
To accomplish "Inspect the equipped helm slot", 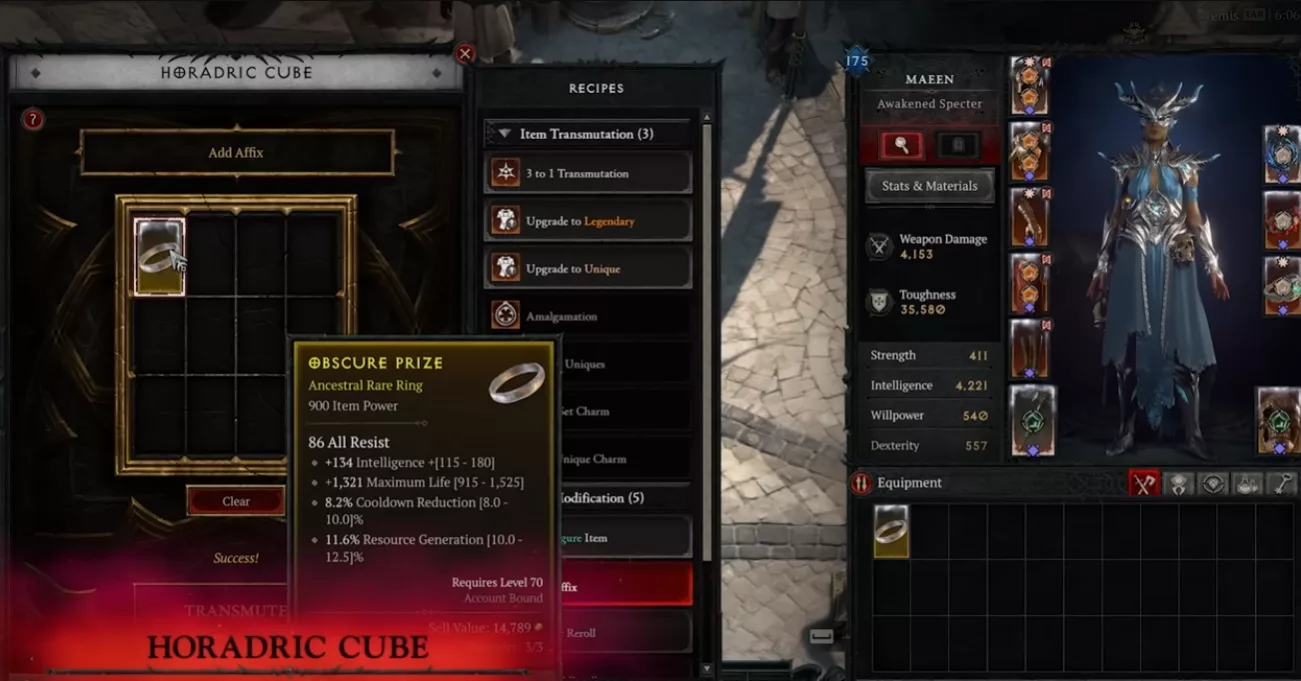I will [1029, 86].
